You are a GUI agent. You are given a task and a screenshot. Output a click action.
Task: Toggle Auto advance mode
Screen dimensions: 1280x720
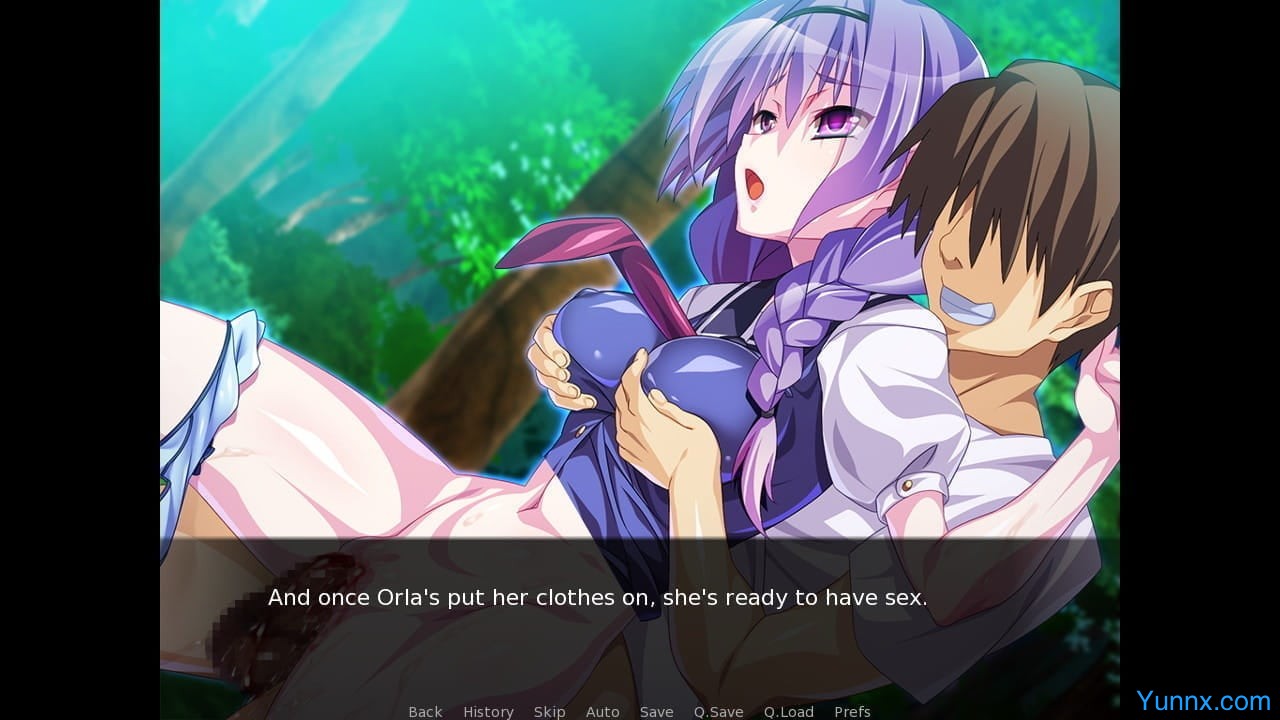602,711
